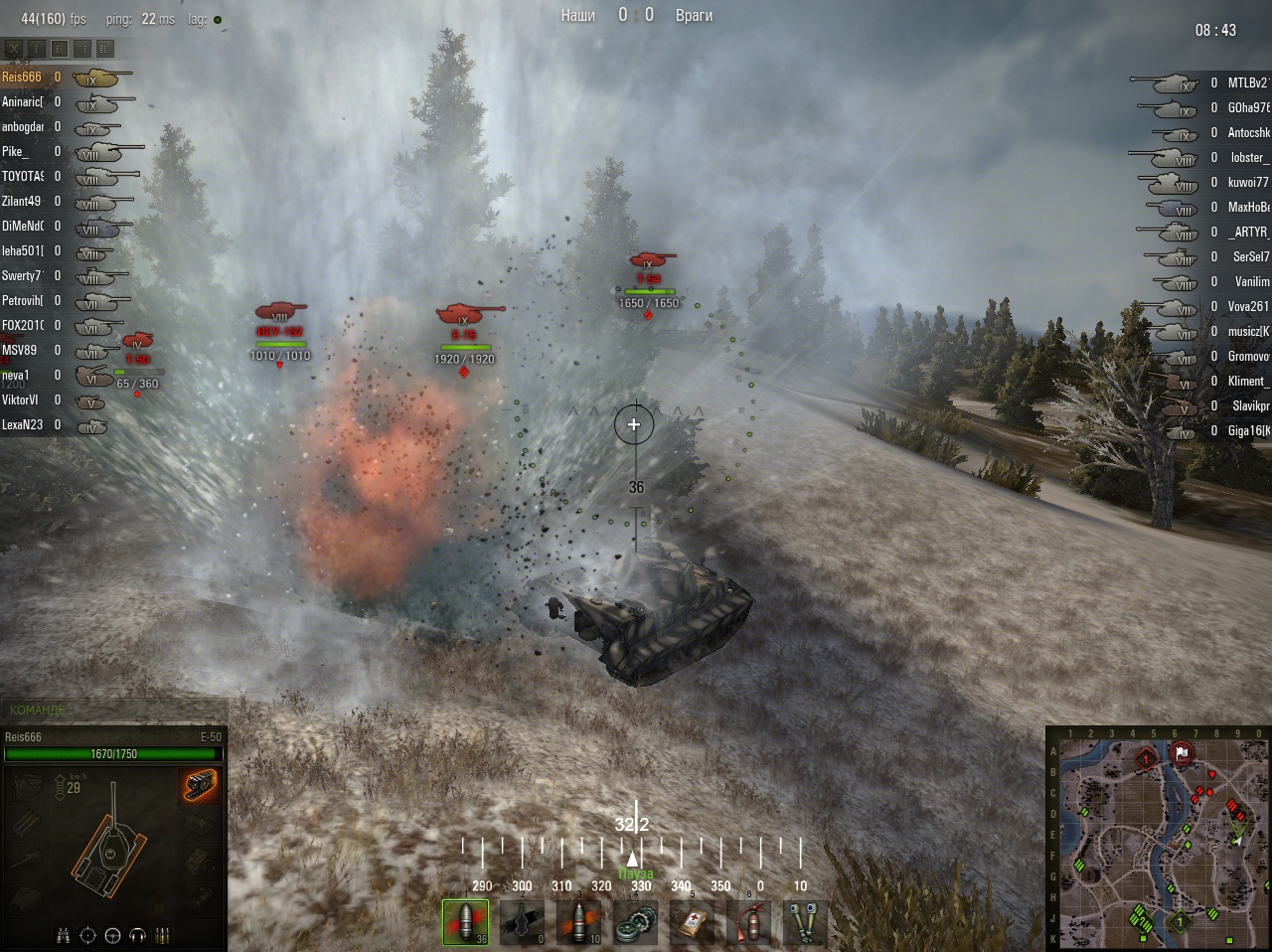The width and height of the screenshot is (1272, 952).
Task: Select the empty shell slot showing 0
Action: pyautogui.click(x=522, y=922)
